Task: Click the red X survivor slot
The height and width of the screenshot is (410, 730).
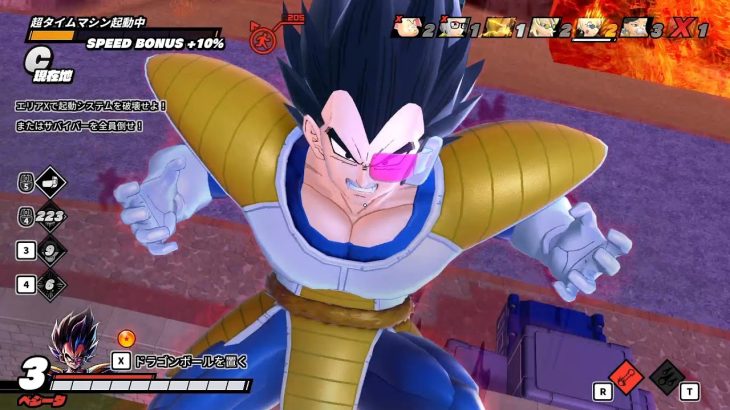Action: coord(681,28)
